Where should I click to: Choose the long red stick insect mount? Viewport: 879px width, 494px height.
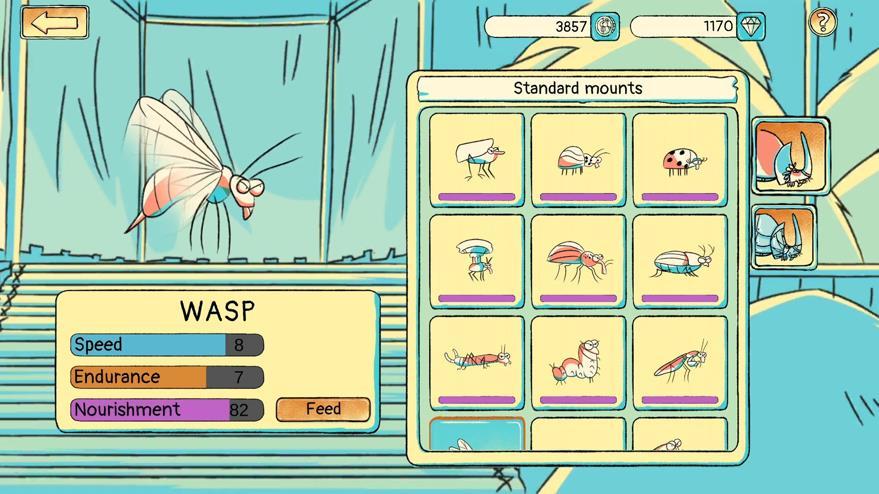(x=477, y=362)
